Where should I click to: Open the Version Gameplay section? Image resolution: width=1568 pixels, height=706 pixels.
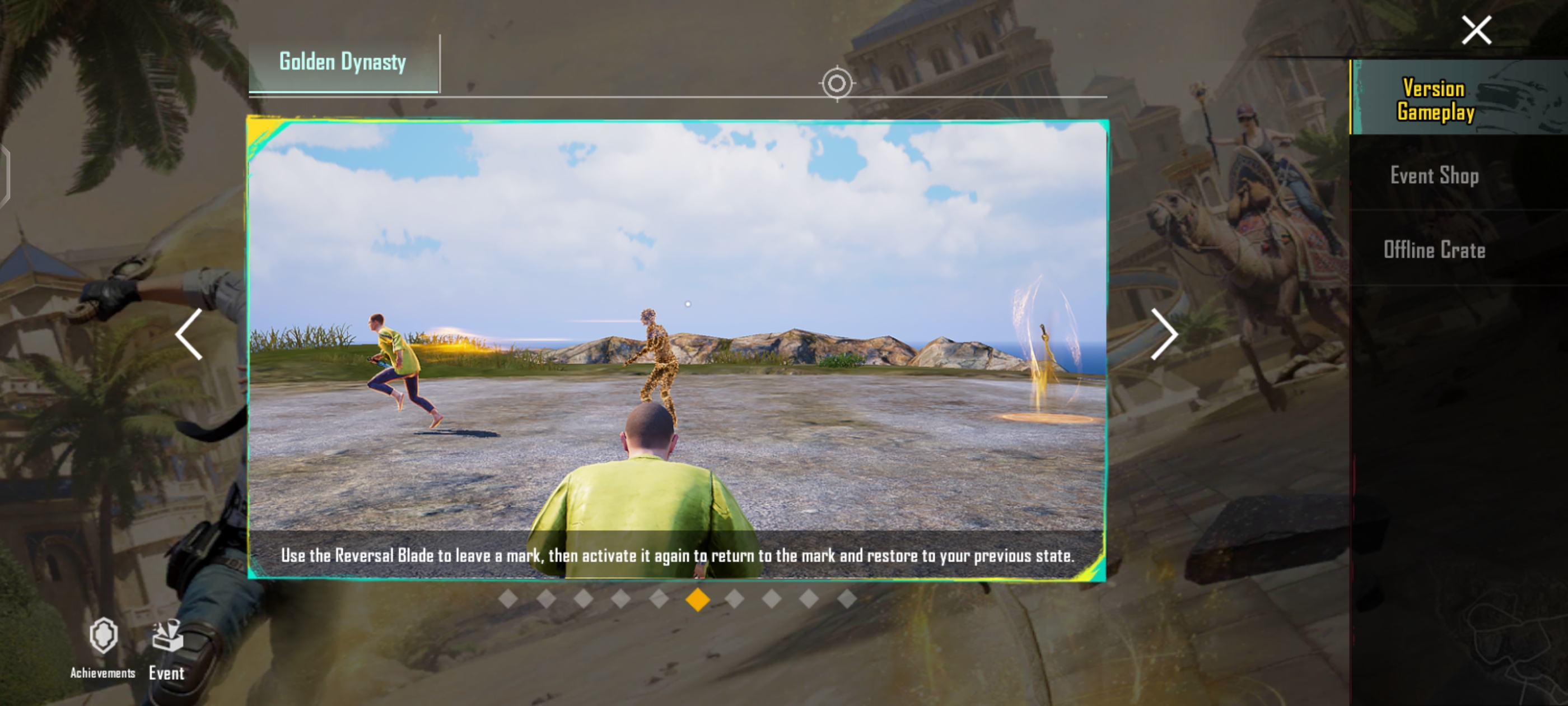click(1435, 99)
